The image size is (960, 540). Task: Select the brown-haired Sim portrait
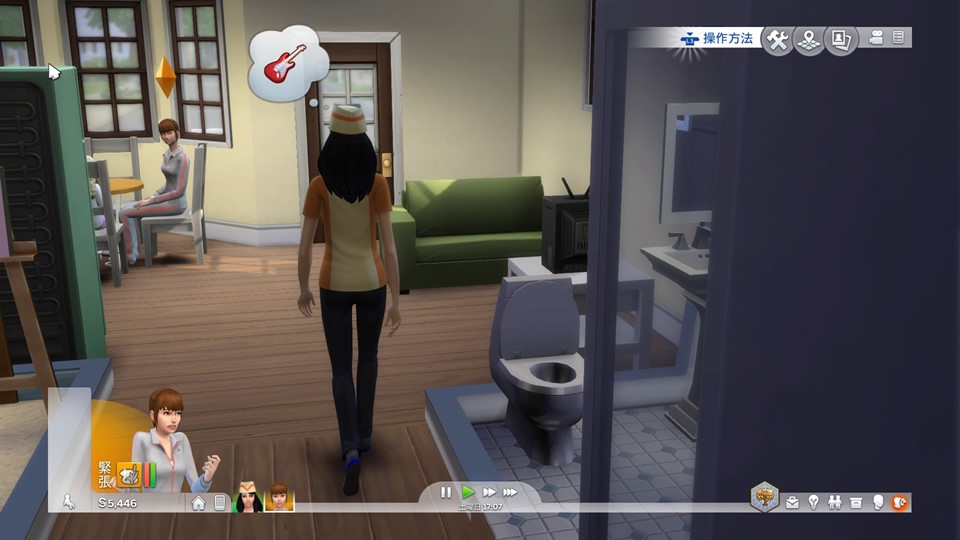[278, 497]
